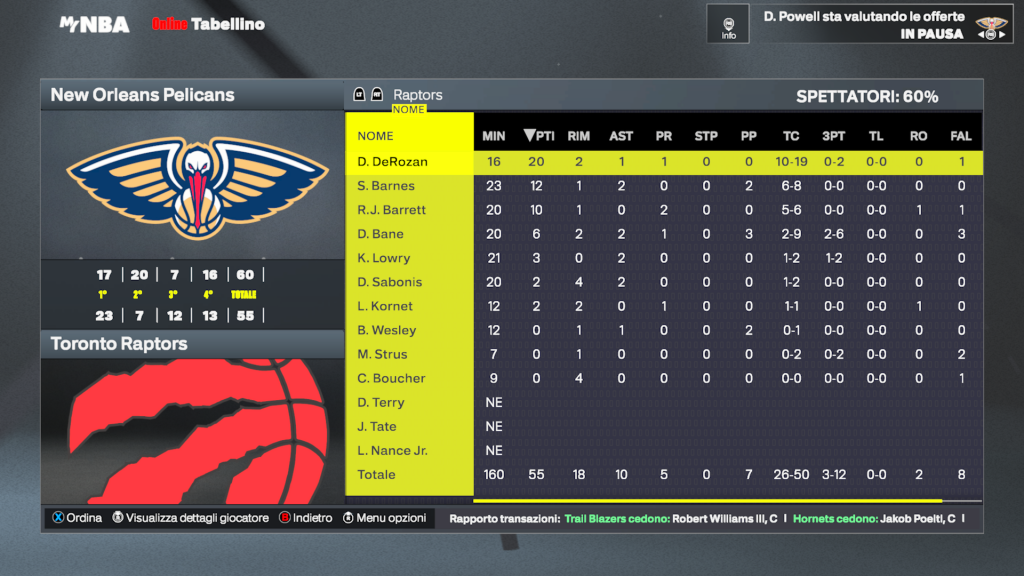Show the New Orleans Pelicans box score
The image size is (1024, 576).
tap(143, 95)
